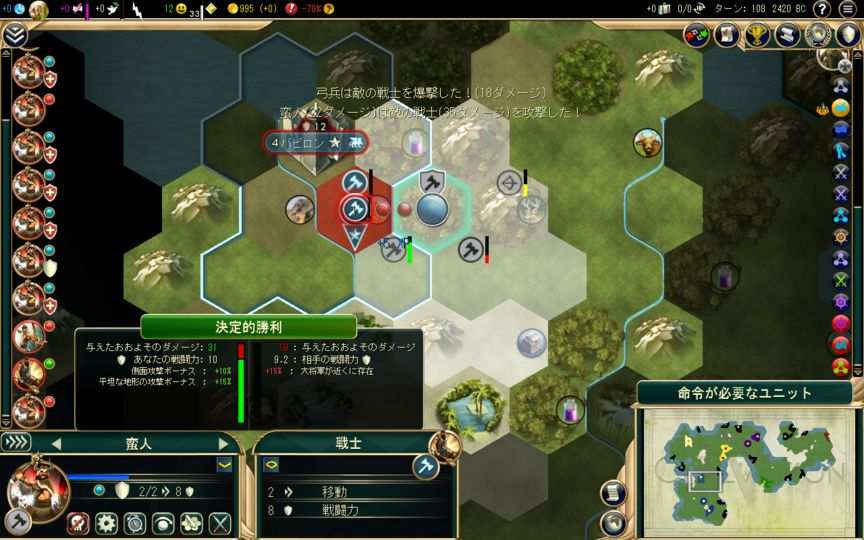This screenshot has width=864, height=540.
Task: Activate the crossed swords attack command
Action: pos(220,522)
